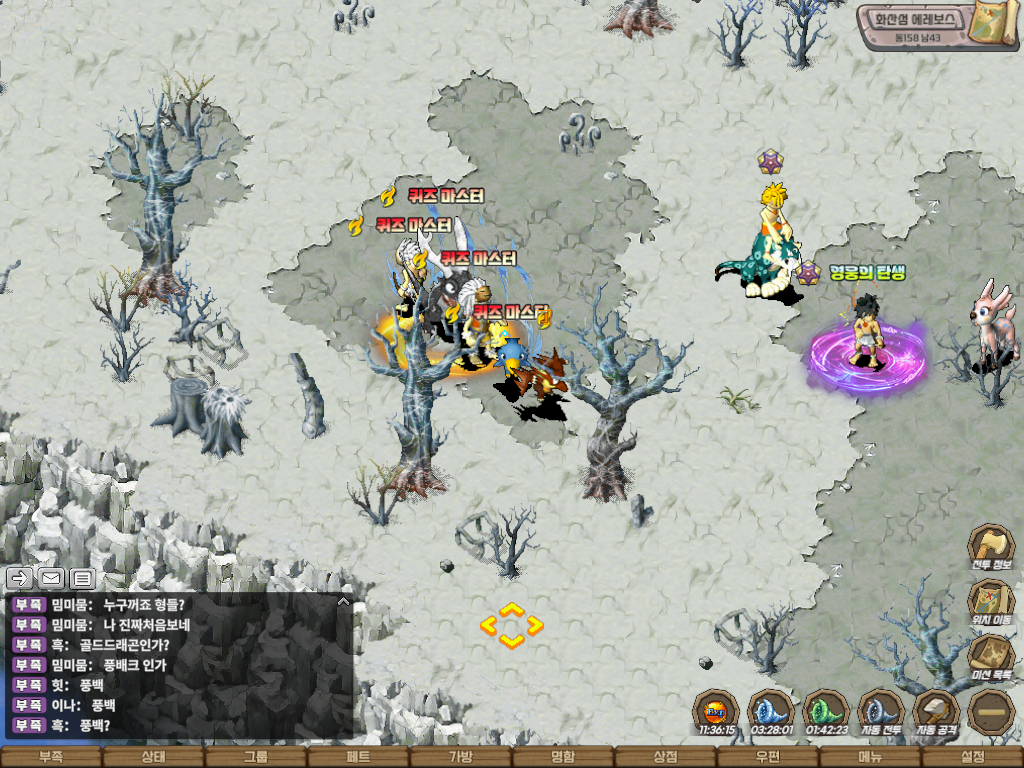Open the 그룹 (group) menu
Image resolution: width=1024 pixels, height=768 pixels.
[x=255, y=757]
